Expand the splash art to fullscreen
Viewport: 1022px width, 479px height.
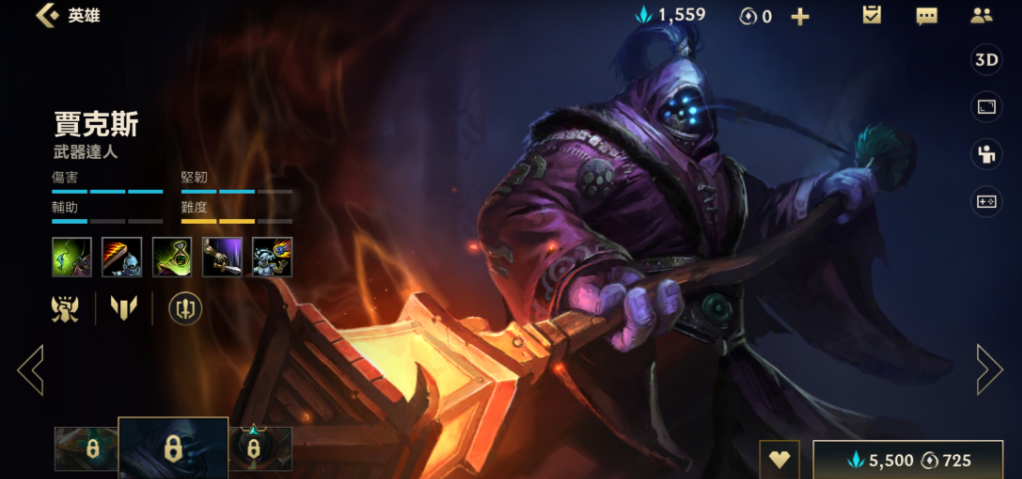[986, 107]
